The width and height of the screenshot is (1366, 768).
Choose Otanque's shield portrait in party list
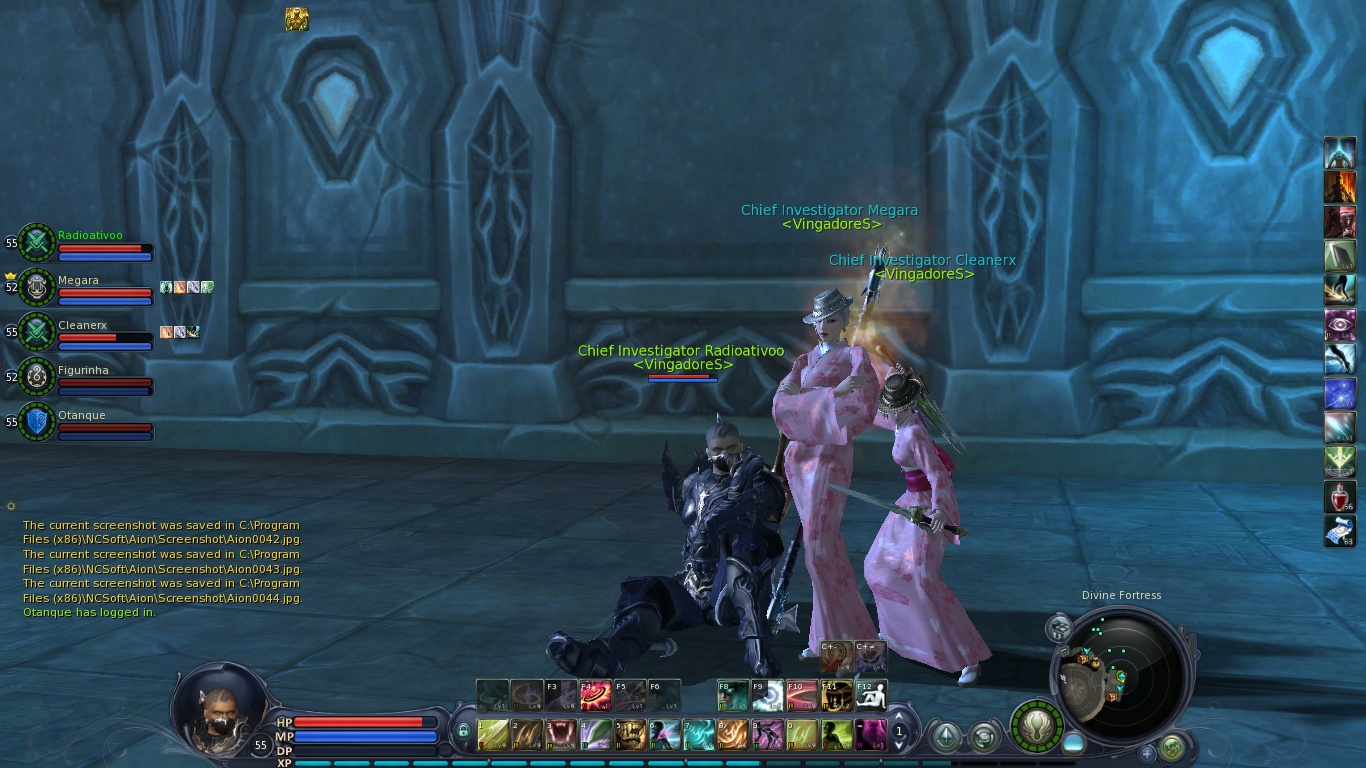pyautogui.click(x=37, y=421)
